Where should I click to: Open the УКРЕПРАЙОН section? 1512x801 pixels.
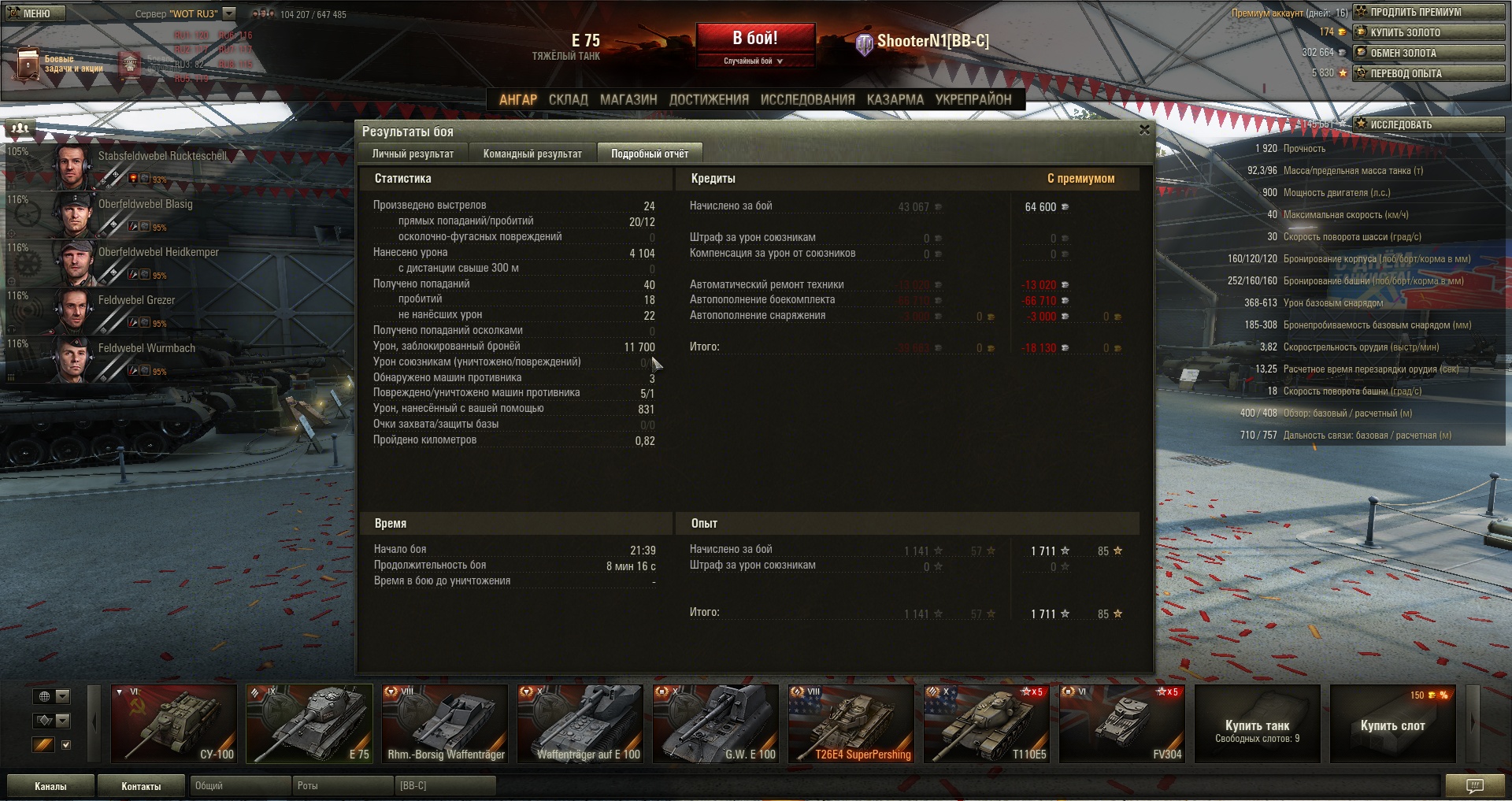973,99
